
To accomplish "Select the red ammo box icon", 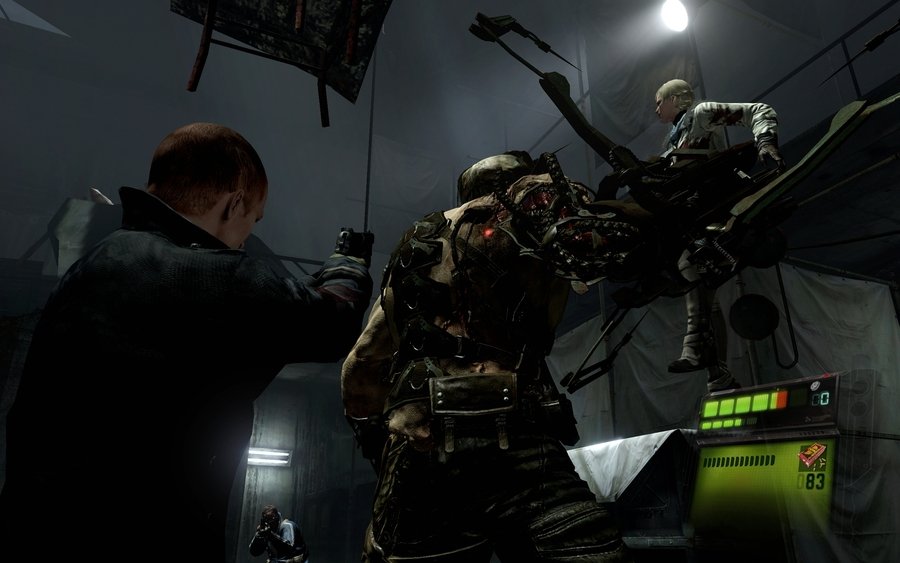I will pos(811,455).
